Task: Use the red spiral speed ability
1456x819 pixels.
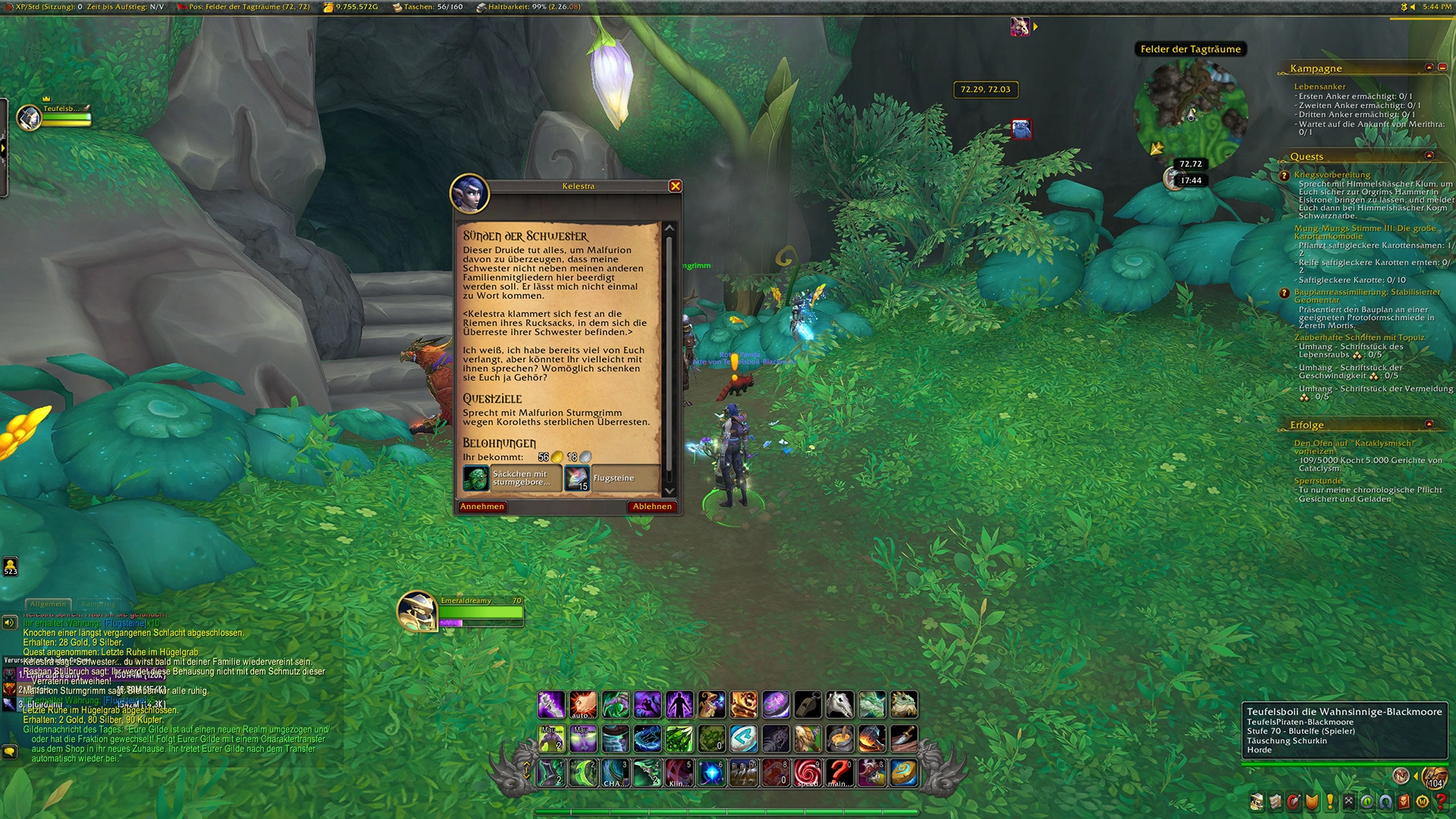Action: tap(808, 773)
